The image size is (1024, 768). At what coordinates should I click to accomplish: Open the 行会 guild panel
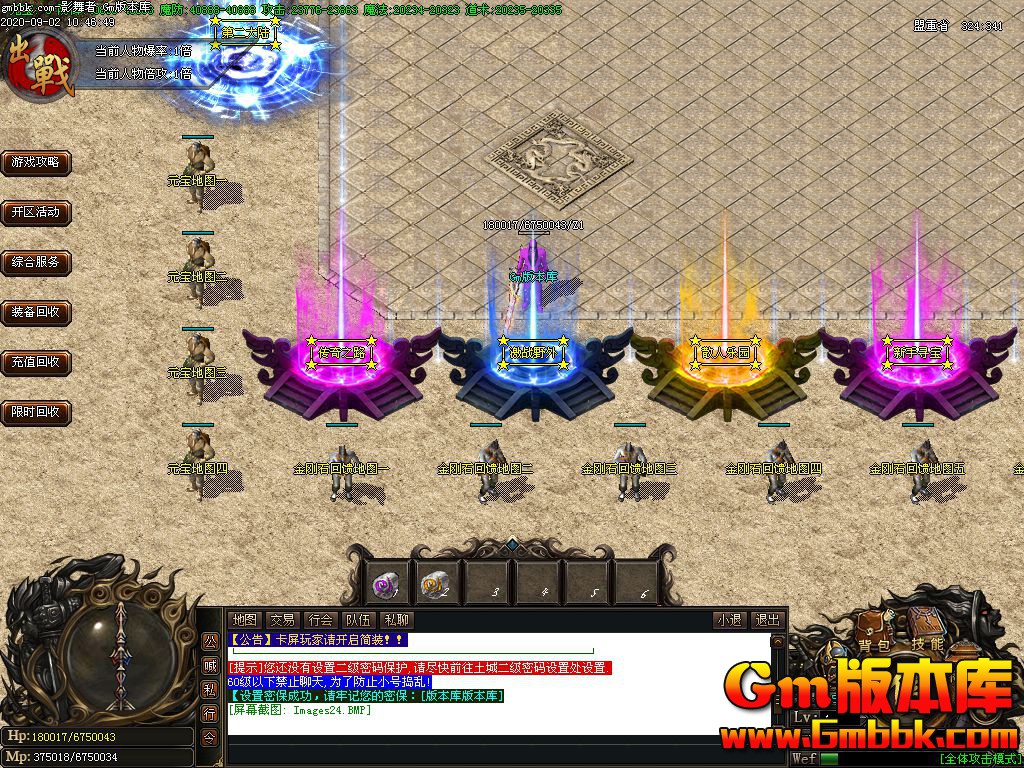320,620
